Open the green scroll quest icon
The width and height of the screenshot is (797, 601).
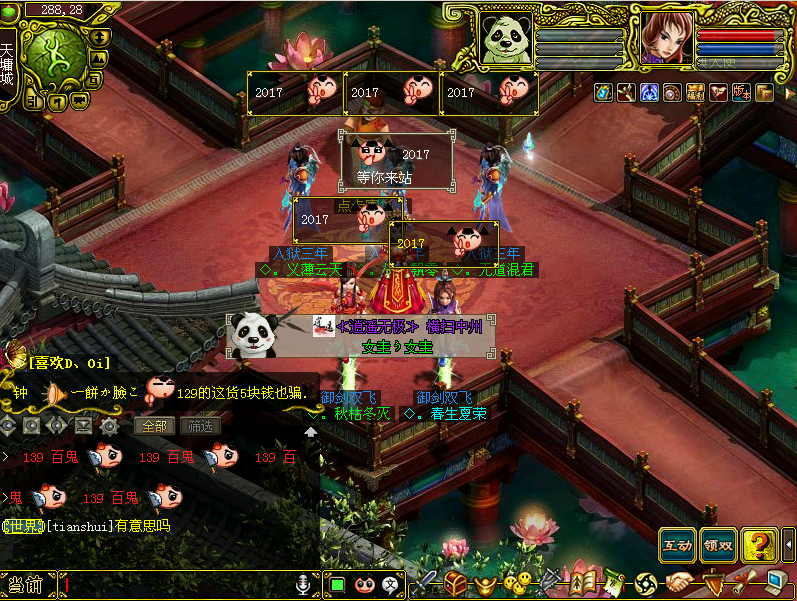tap(613, 583)
